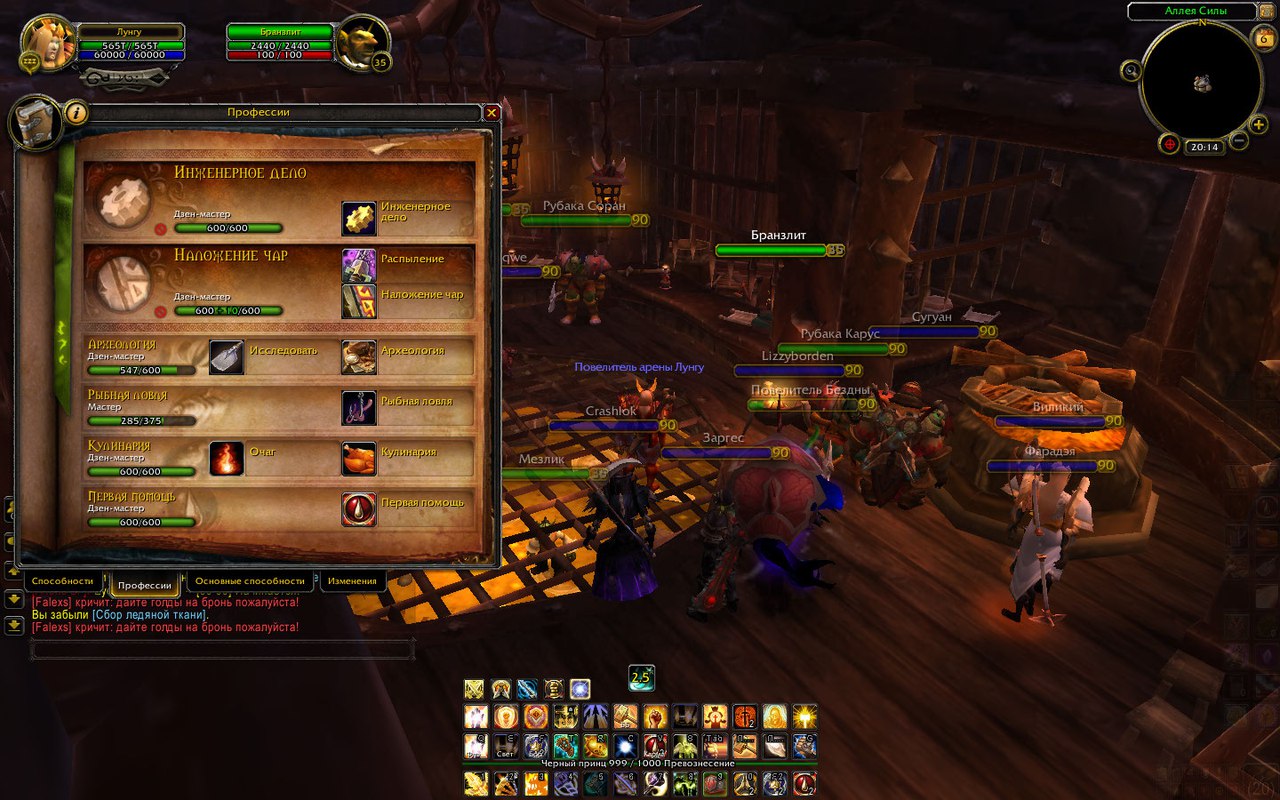Image resolution: width=1280 pixels, height=800 pixels.
Task: Open the Изменения tab
Action: [352, 581]
